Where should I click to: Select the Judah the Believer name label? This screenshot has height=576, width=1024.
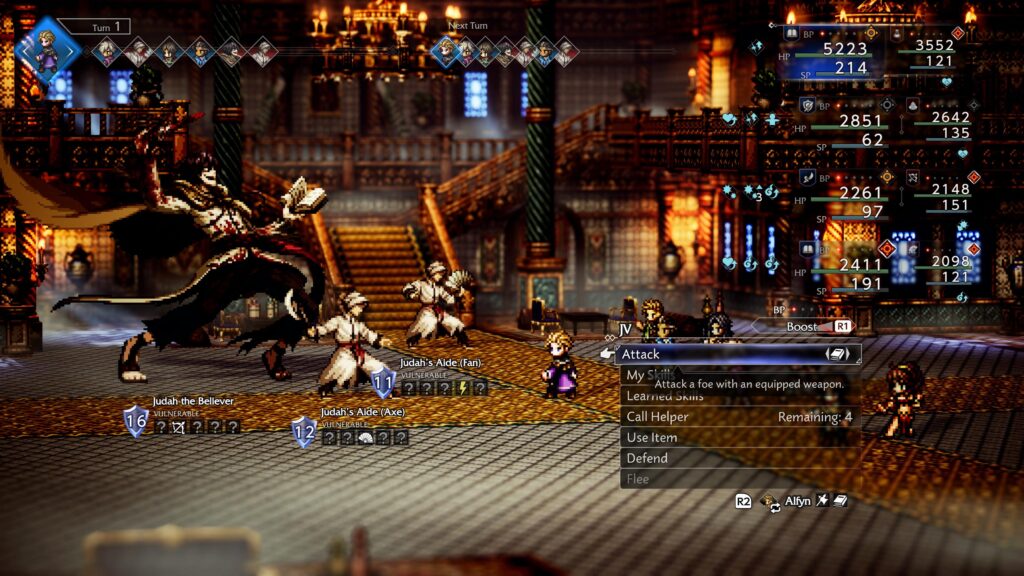193,401
